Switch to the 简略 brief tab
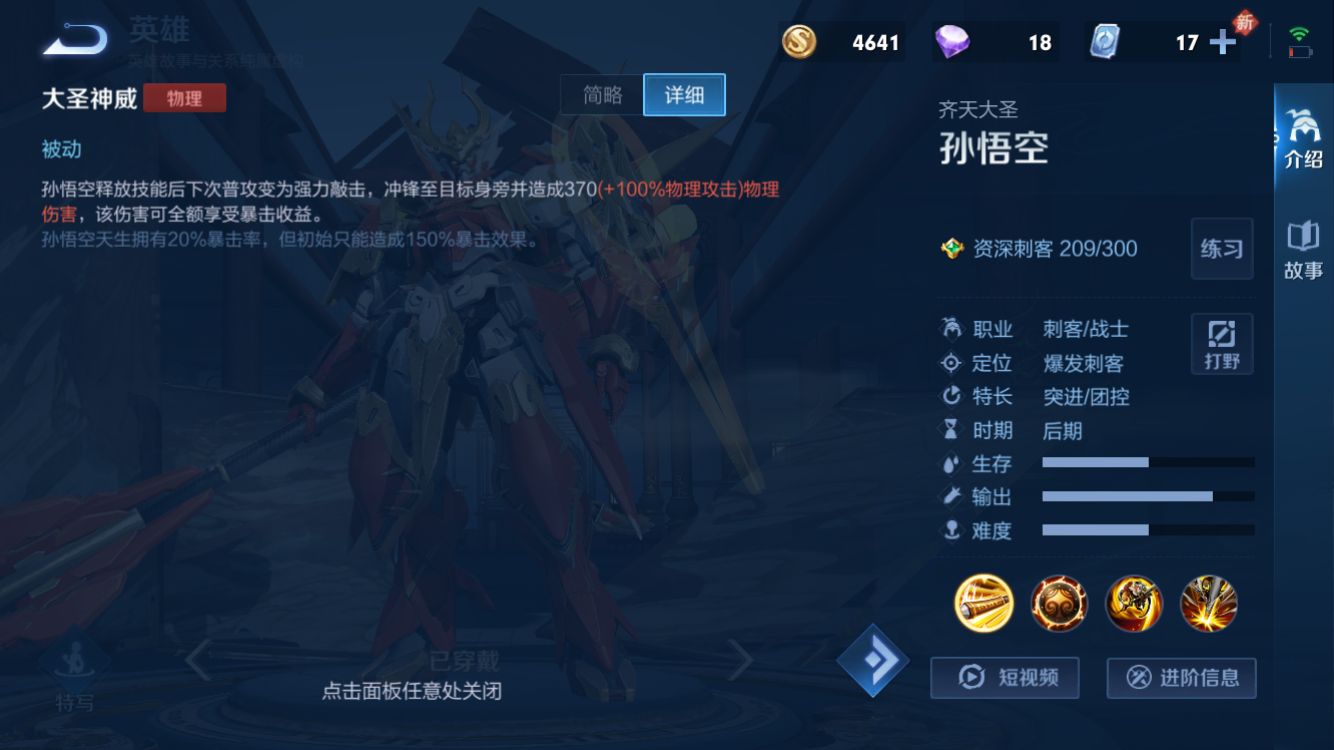 click(x=601, y=94)
